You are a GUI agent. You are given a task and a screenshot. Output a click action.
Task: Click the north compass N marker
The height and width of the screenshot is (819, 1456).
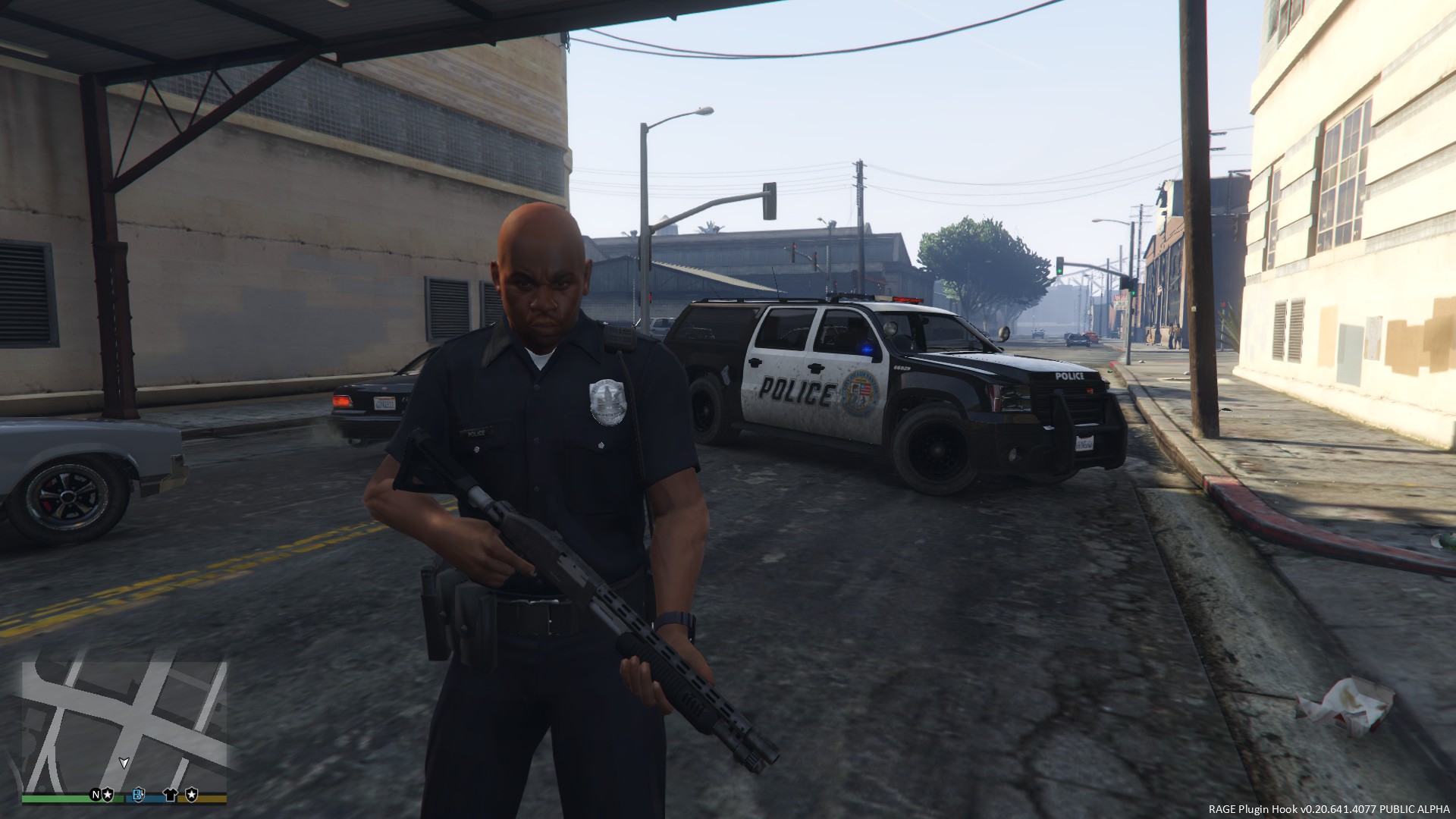click(96, 795)
